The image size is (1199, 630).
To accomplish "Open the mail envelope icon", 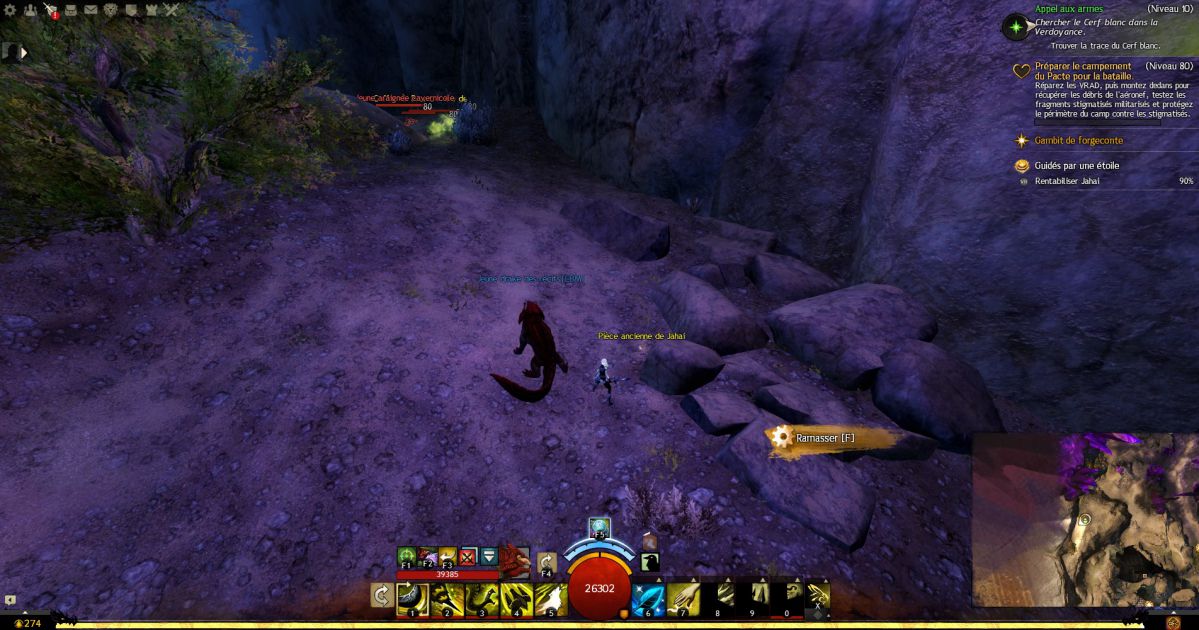I will [91, 10].
